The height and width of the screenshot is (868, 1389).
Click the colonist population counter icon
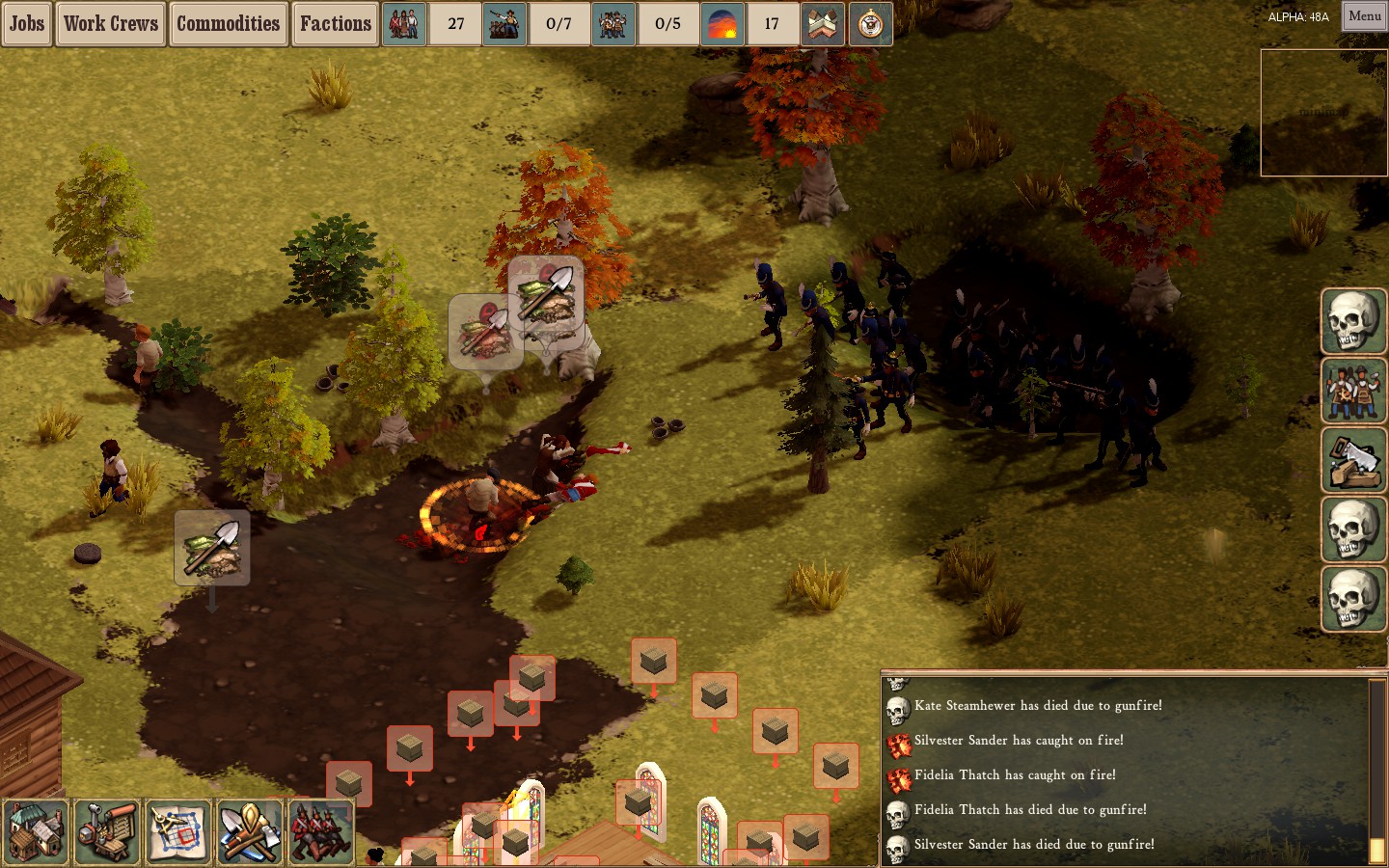click(403, 24)
